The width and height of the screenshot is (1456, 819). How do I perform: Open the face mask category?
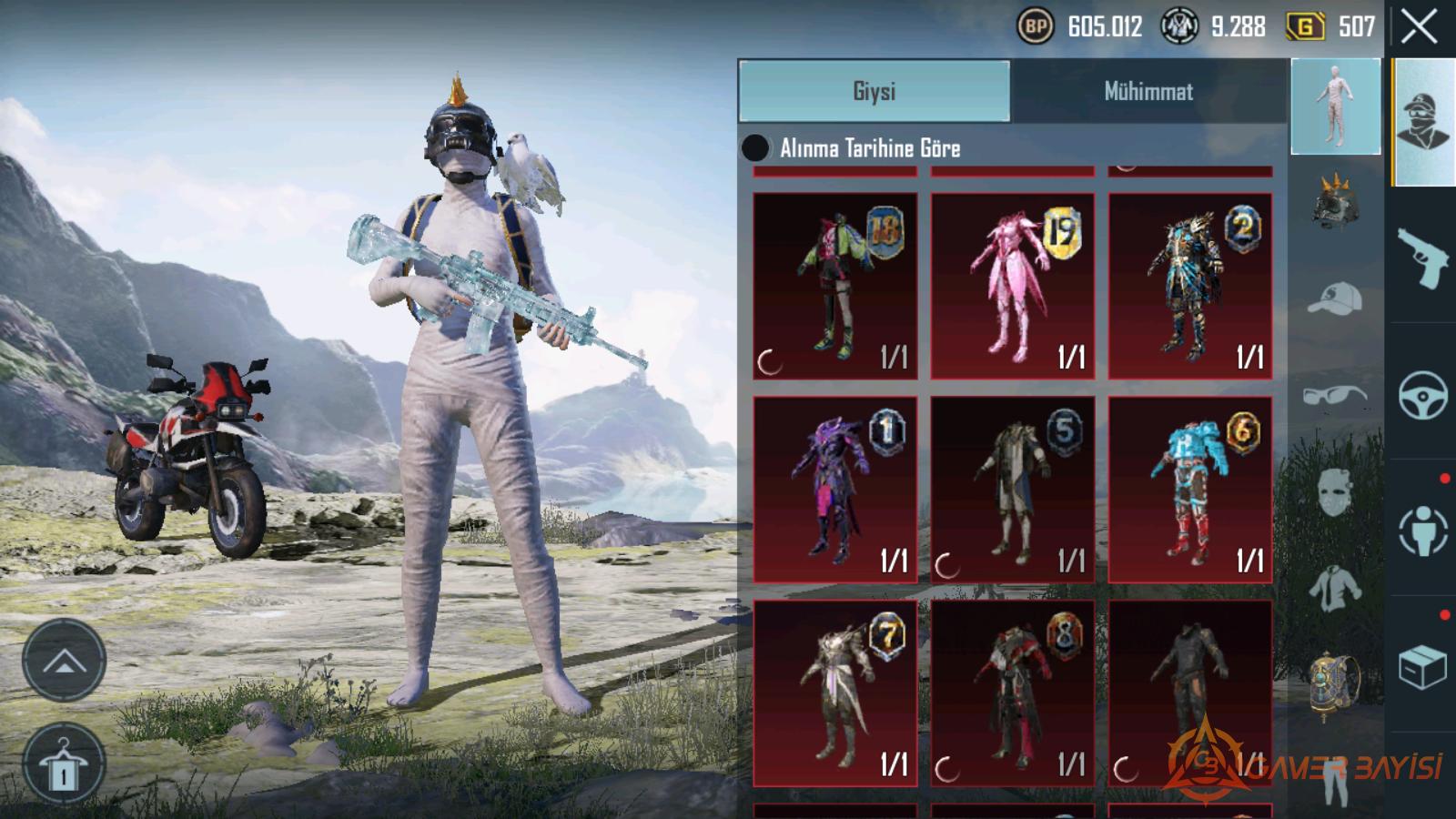click(x=1335, y=492)
